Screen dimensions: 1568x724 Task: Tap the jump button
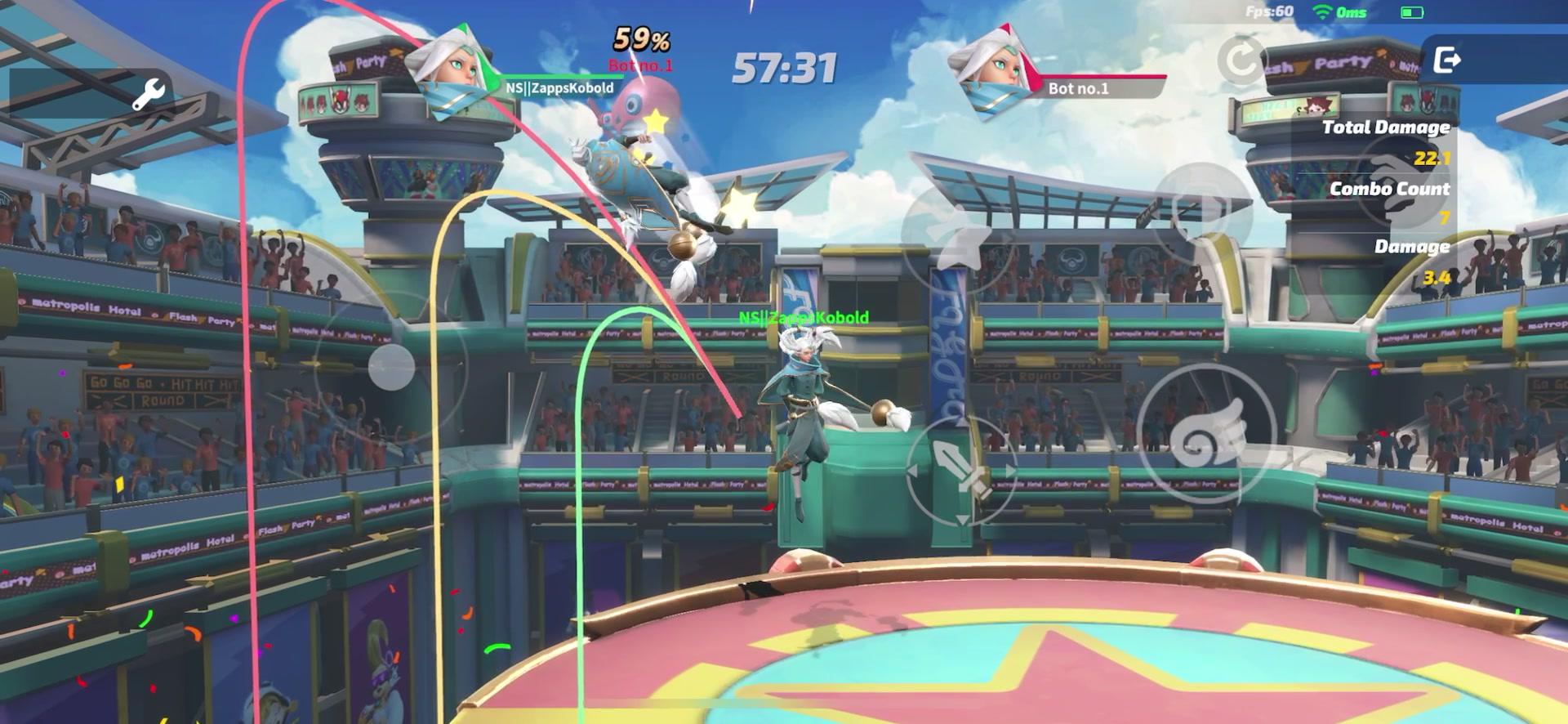[x=957, y=235]
